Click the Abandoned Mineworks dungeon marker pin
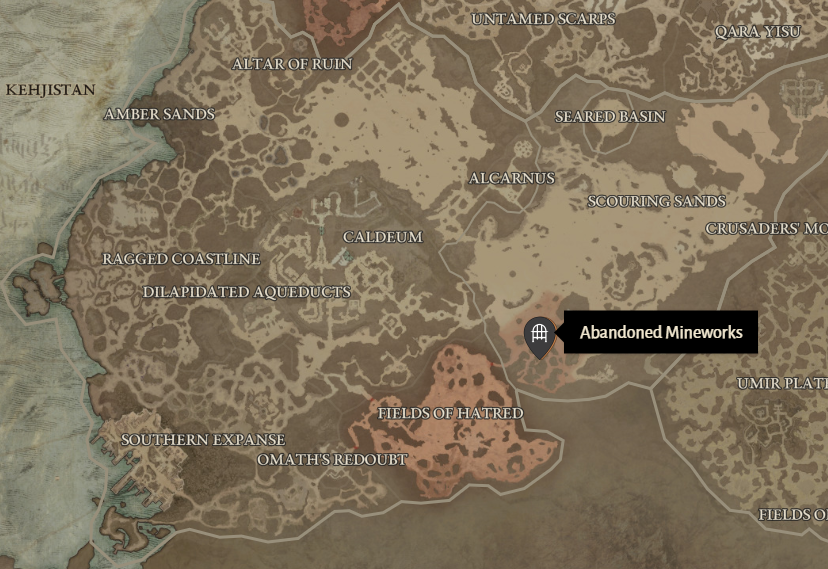 click(539, 334)
